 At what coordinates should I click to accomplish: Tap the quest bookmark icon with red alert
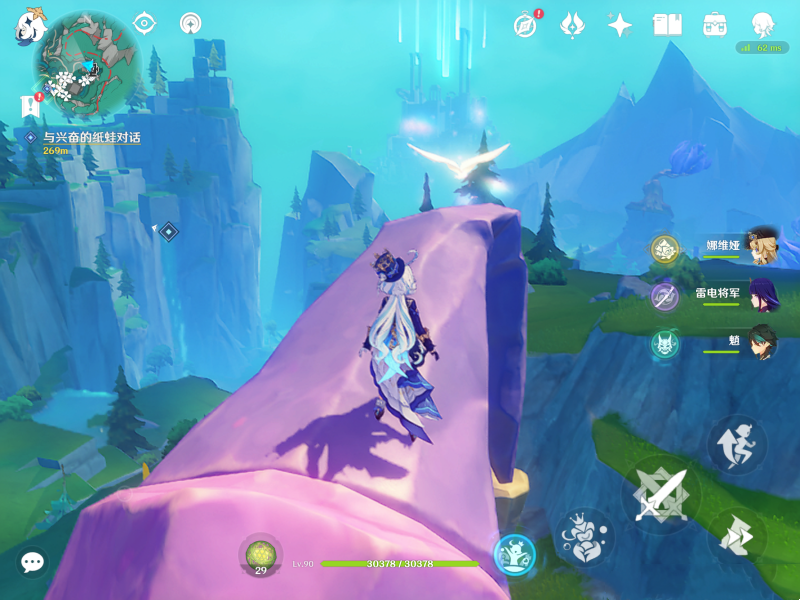[x=27, y=105]
